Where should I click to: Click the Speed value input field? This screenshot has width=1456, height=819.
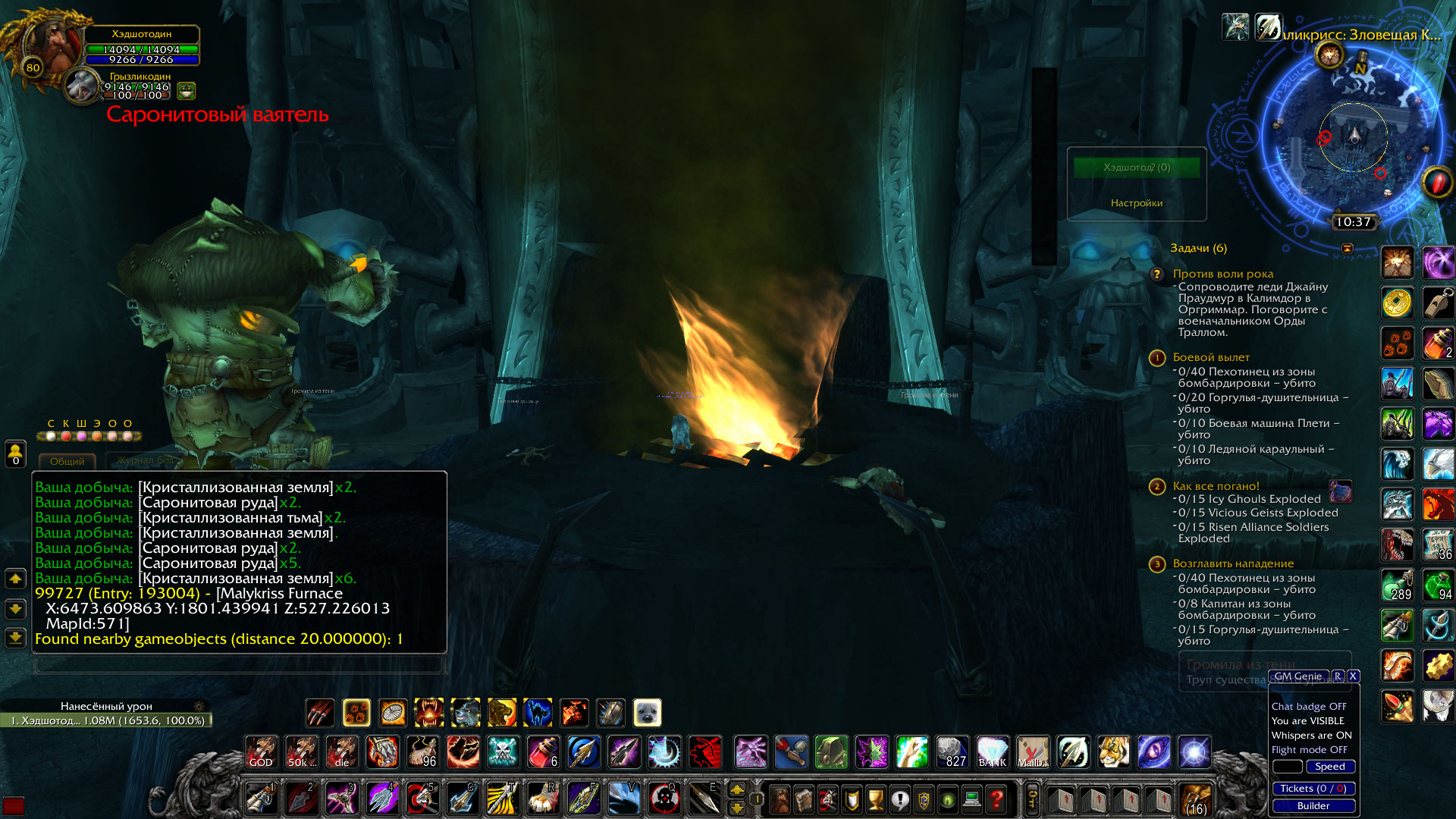[x=1287, y=767]
